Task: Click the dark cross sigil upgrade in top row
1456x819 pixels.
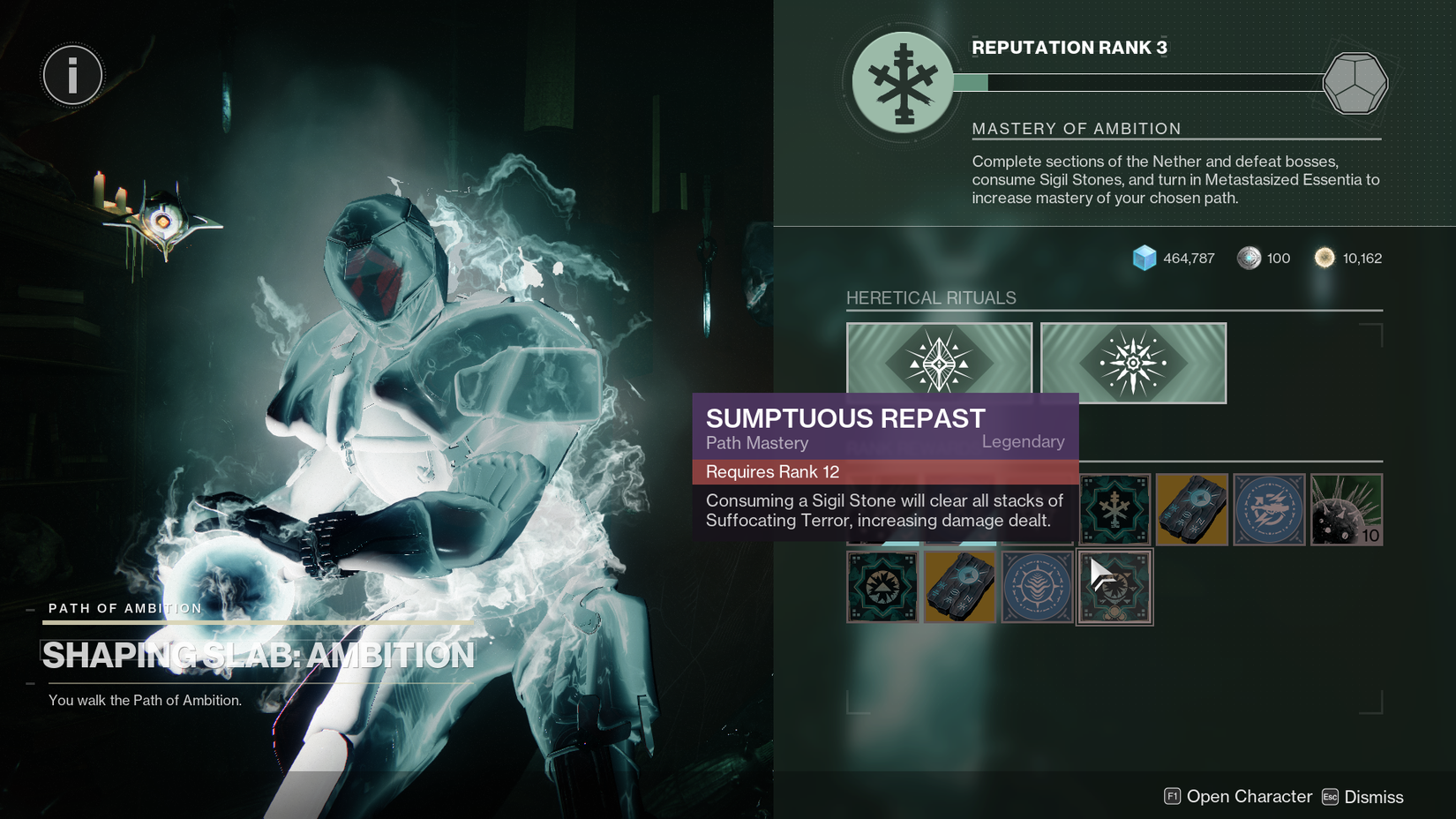Action: tap(1114, 509)
